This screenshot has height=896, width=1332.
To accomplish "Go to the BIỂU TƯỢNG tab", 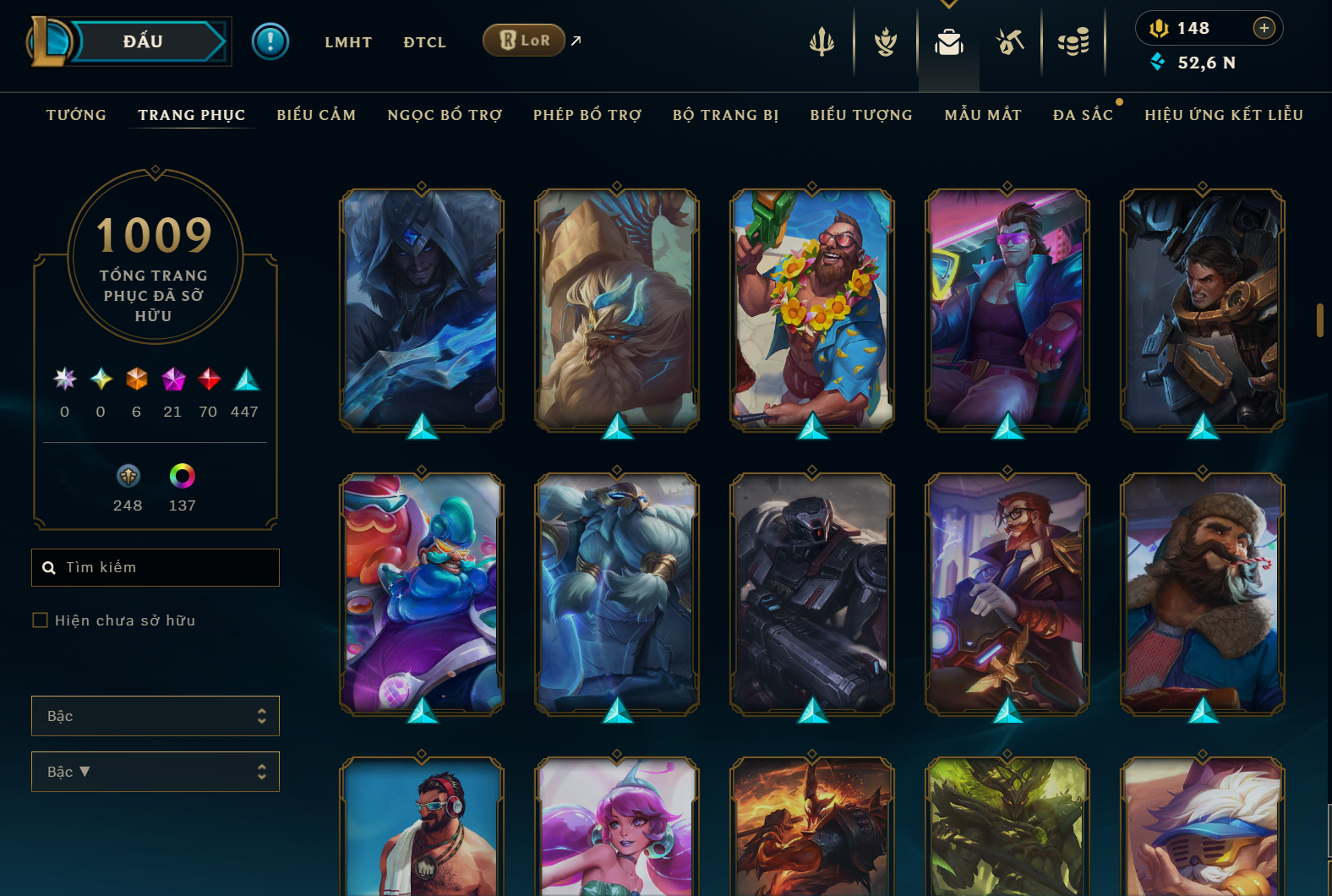I will pos(861,115).
